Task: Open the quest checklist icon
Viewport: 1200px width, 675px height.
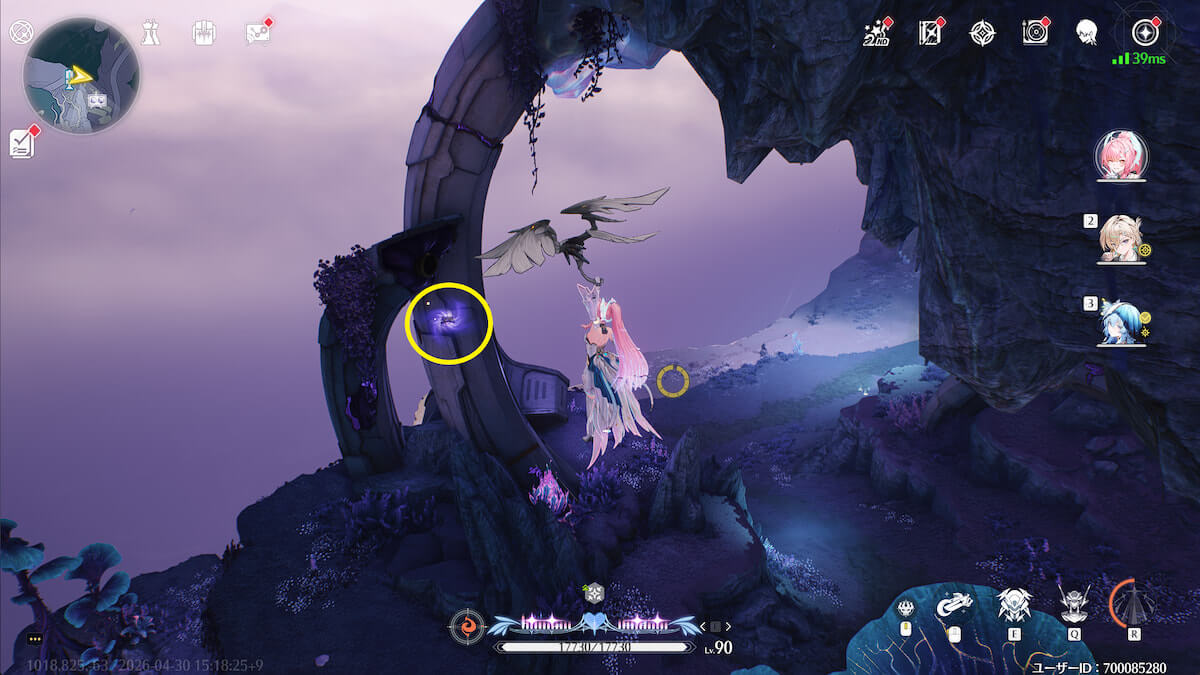Action: (x=22, y=144)
